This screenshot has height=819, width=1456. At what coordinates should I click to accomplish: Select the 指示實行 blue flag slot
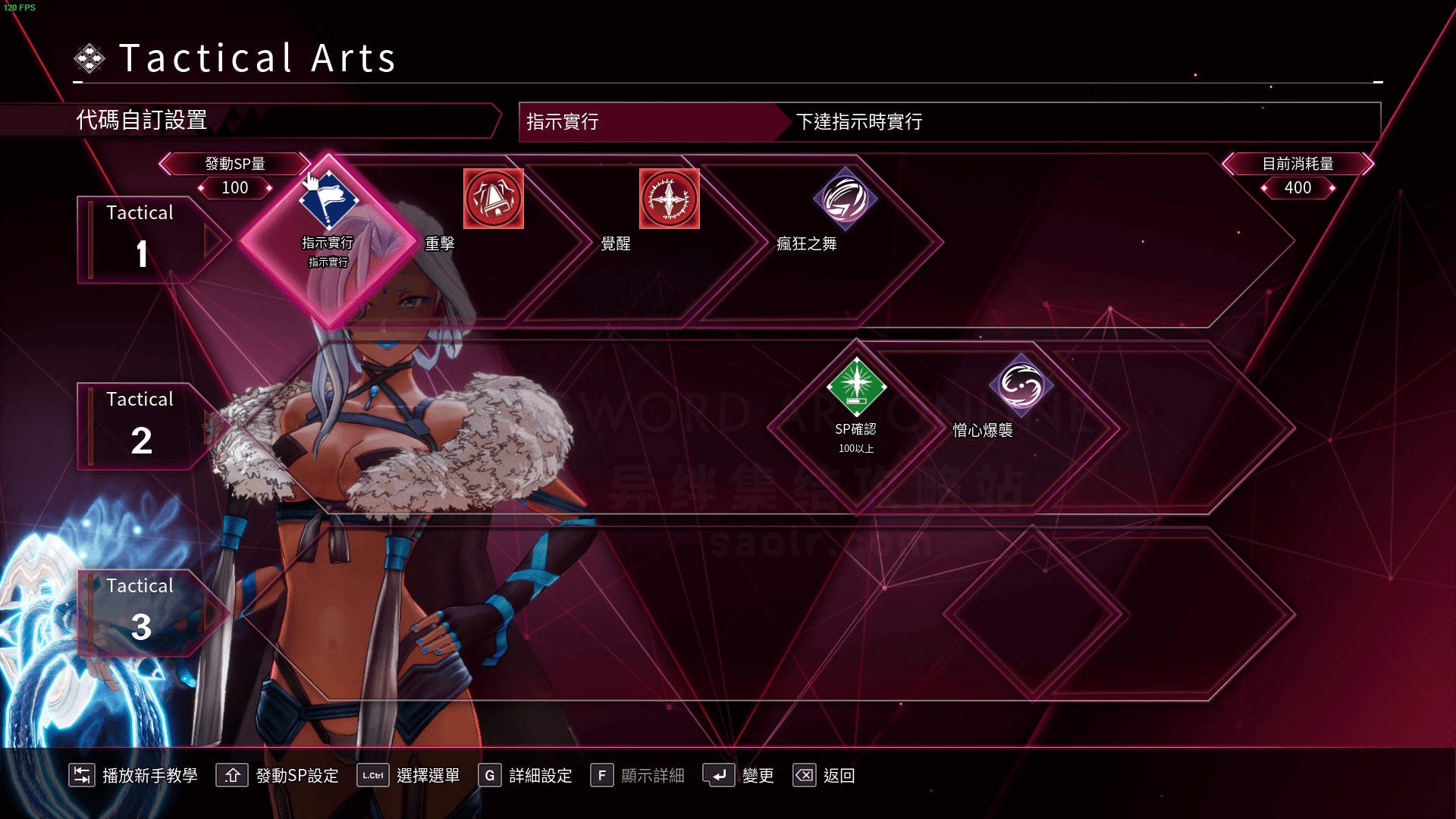coord(328,200)
